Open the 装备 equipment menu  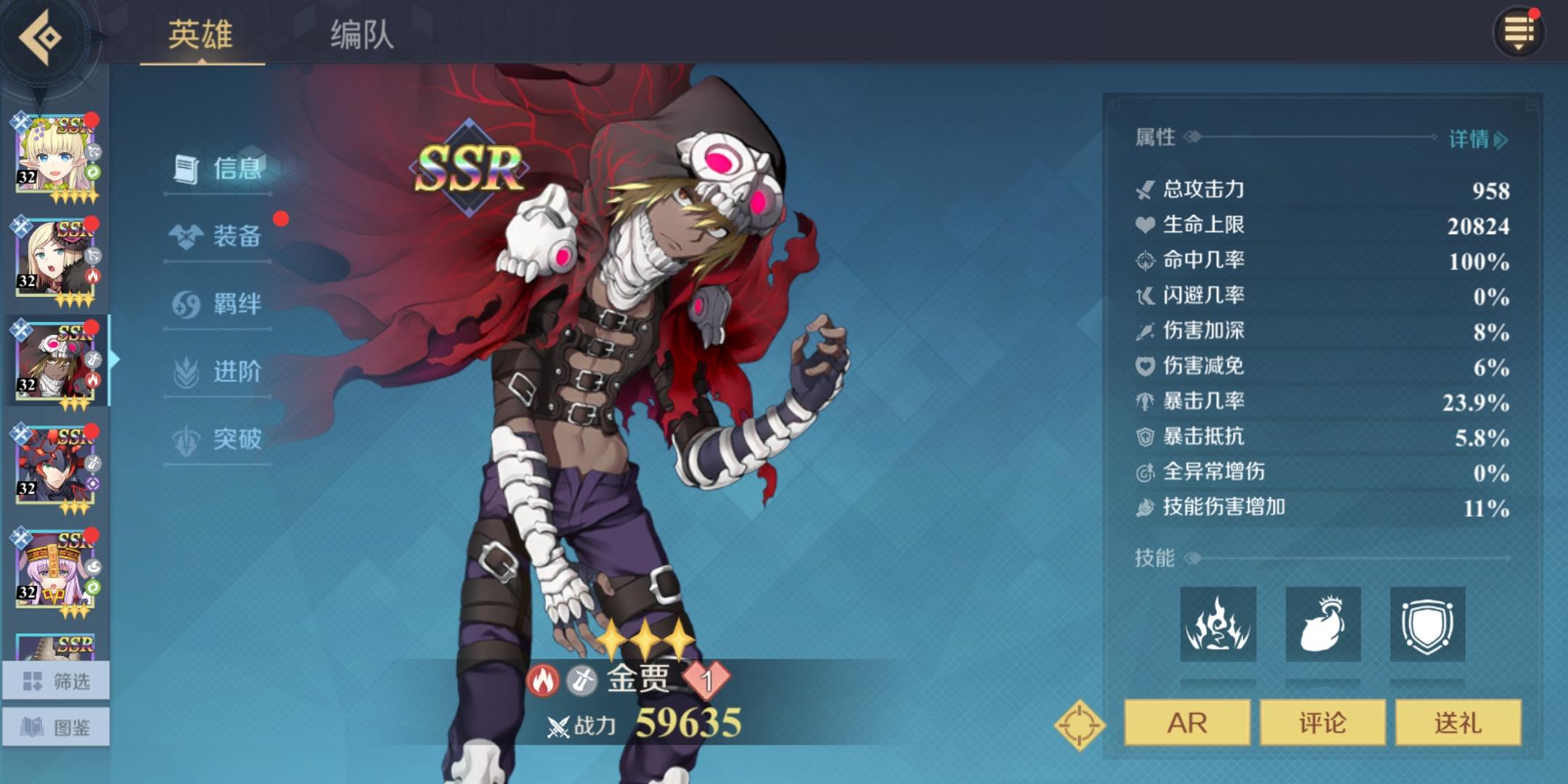point(218,236)
